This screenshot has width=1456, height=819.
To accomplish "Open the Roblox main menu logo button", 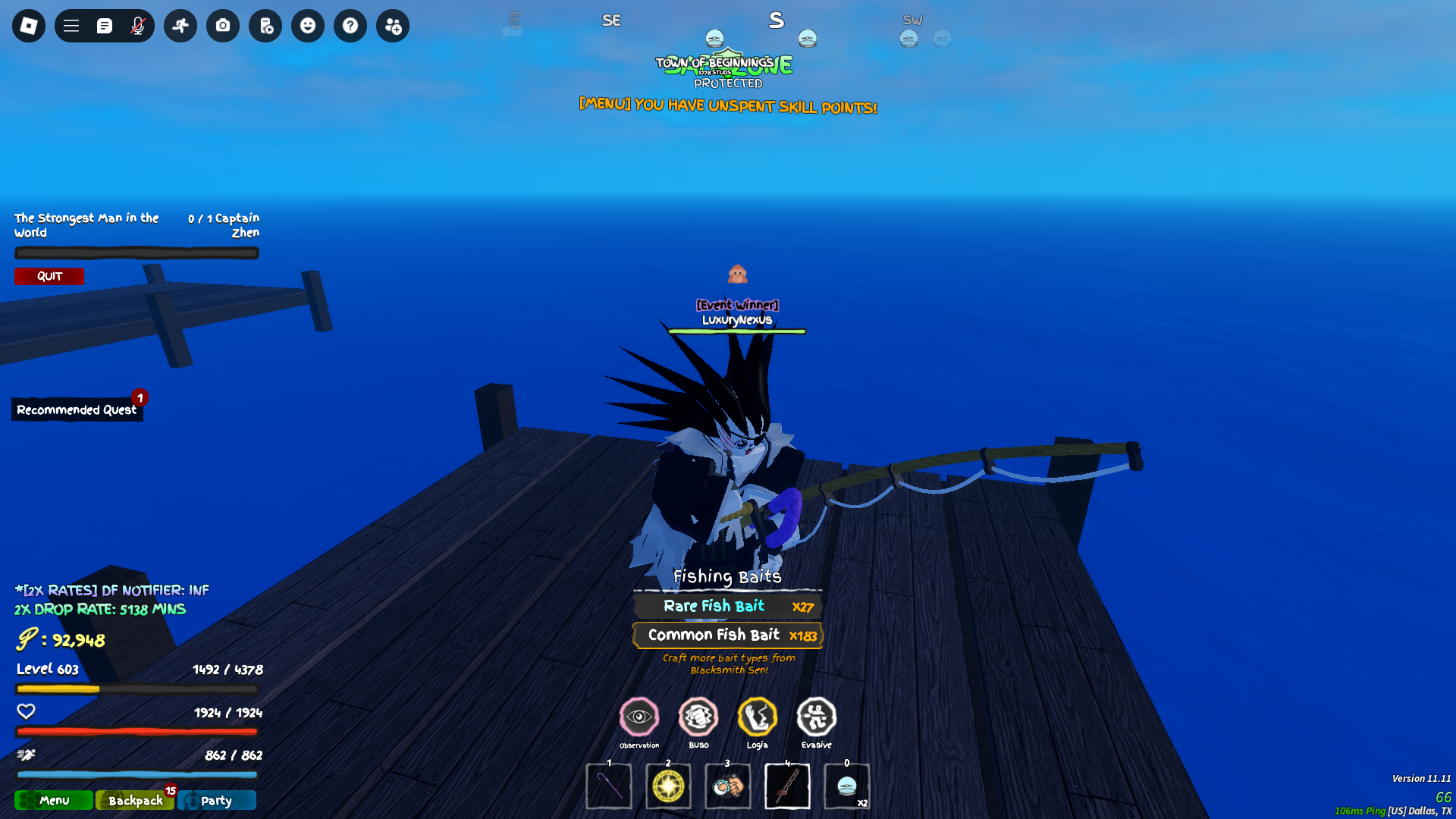I will [x=29, y=26].
